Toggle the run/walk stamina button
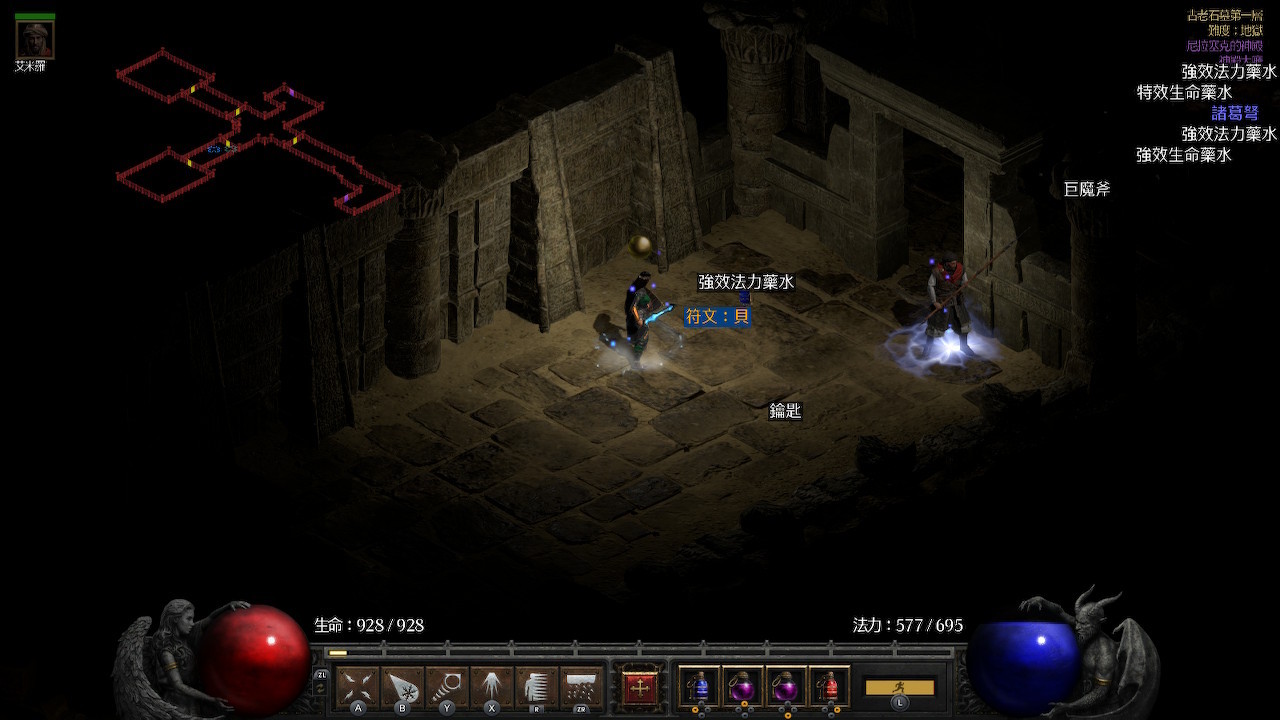The width and height of the screenshot is (1280, 720). pyautogui.click(x=899, y=687)
